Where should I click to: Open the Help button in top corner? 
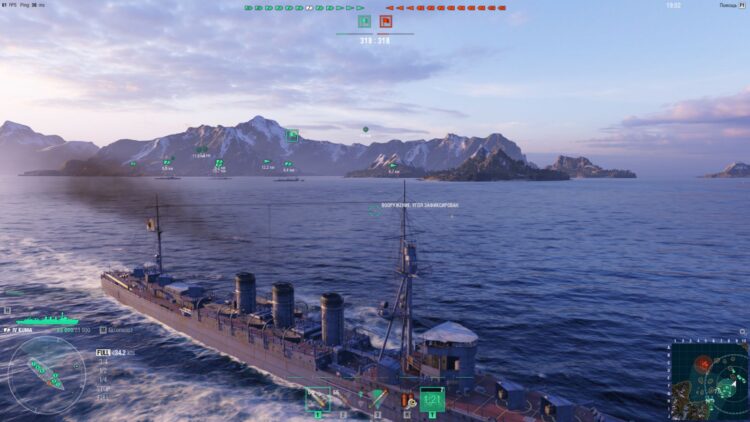click(728, 5)
